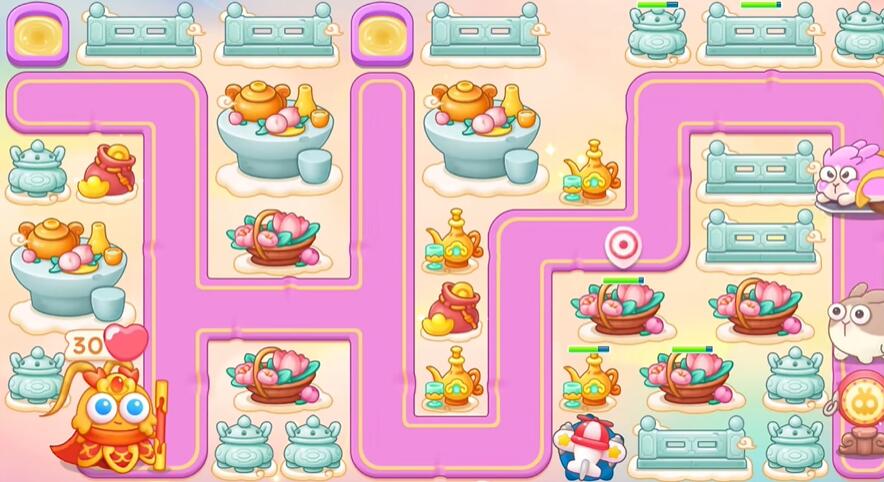Select the red-and-white airplane turret
Image resolution: width=884 pixels, height=482 pixels.
click(591, 445)
